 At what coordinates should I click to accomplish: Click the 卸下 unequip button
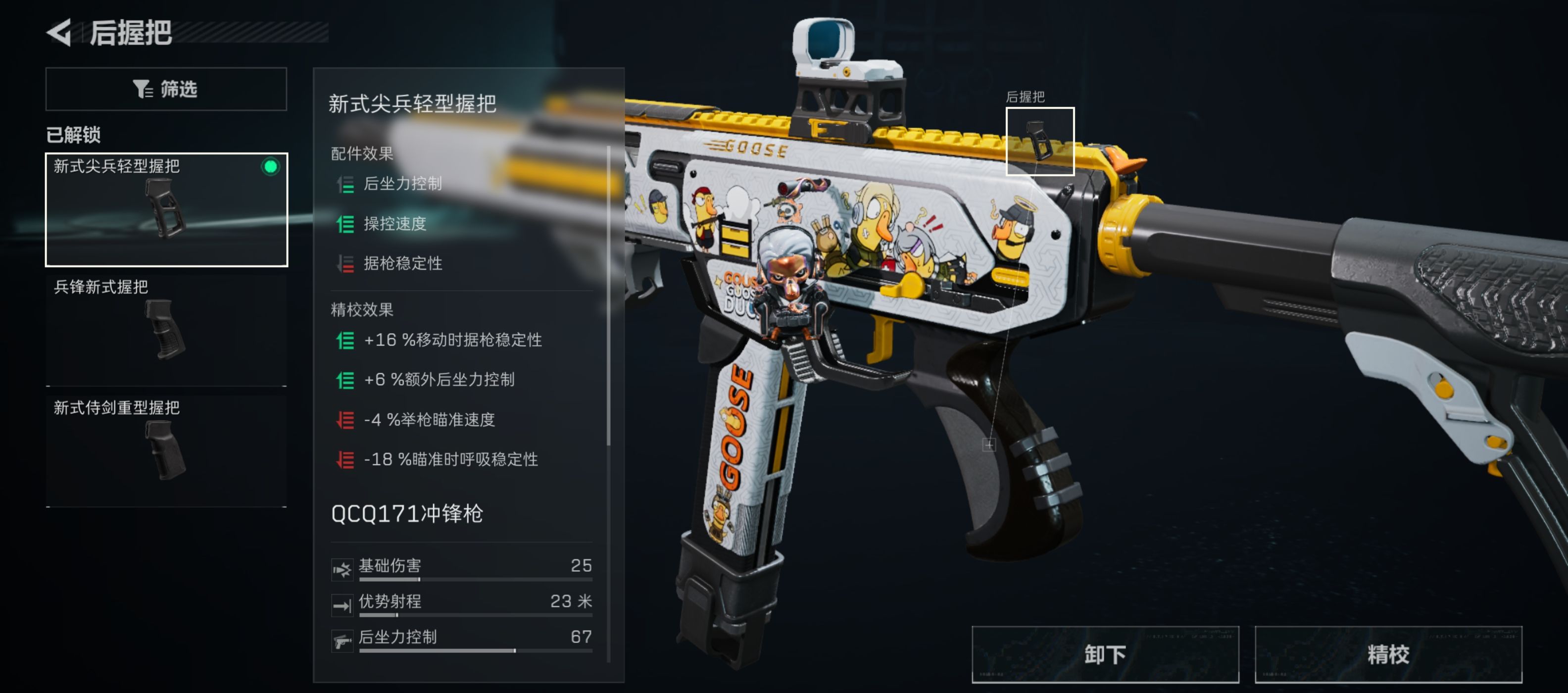[1105, 654]
